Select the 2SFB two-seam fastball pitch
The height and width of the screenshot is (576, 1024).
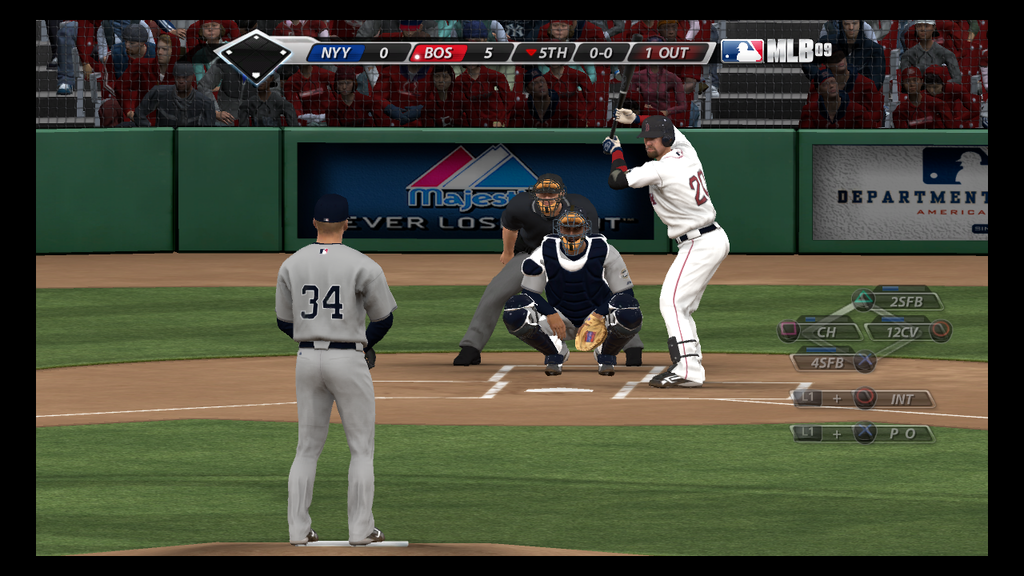[x=904, y=301]
